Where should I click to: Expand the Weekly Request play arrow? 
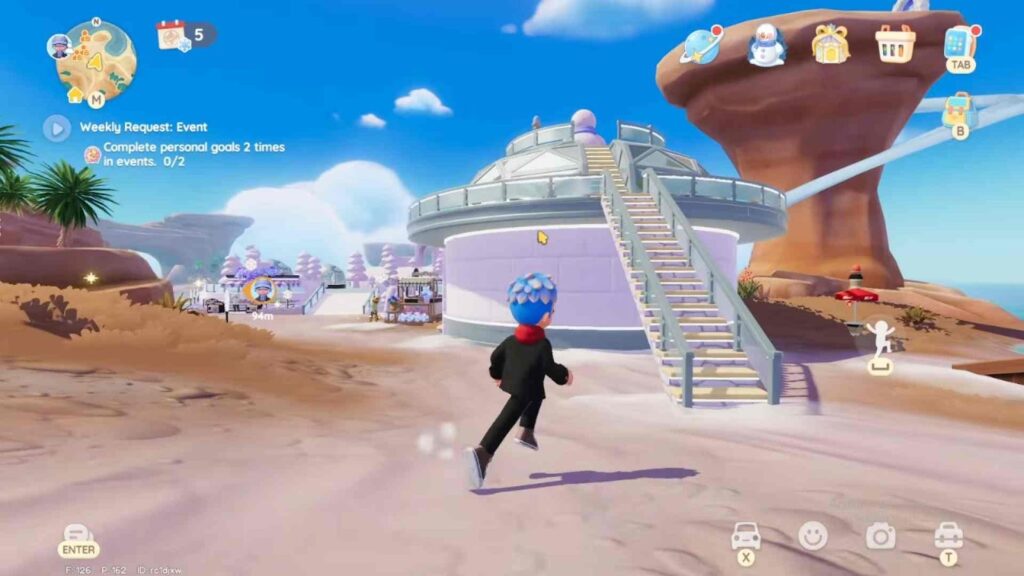(x=56, y=127)
